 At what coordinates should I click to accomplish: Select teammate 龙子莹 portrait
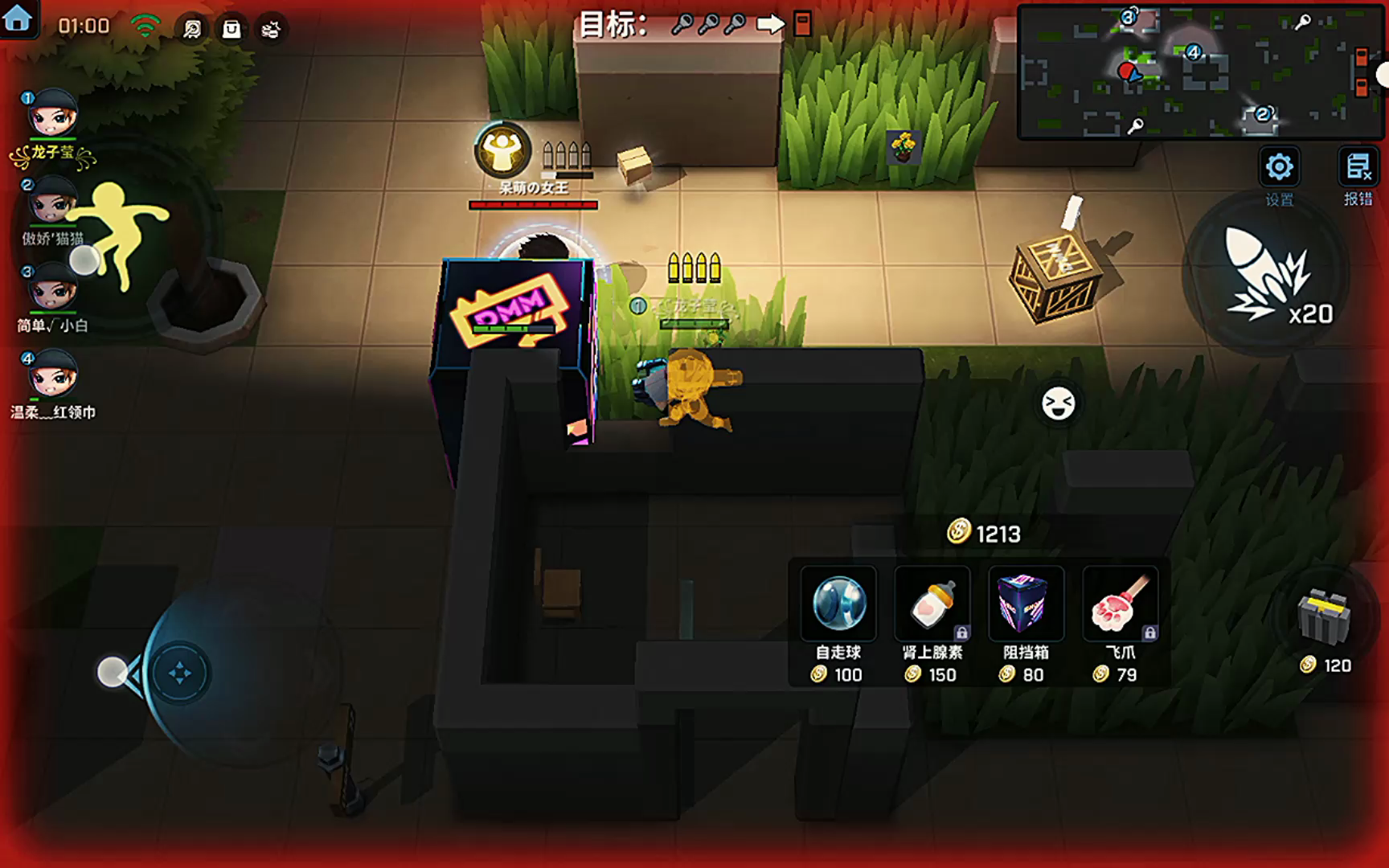coord(52,114)
